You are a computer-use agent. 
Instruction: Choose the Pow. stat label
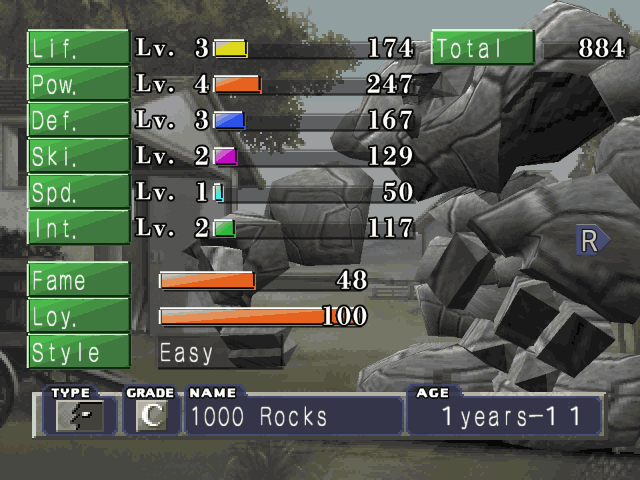click(78, 84)
